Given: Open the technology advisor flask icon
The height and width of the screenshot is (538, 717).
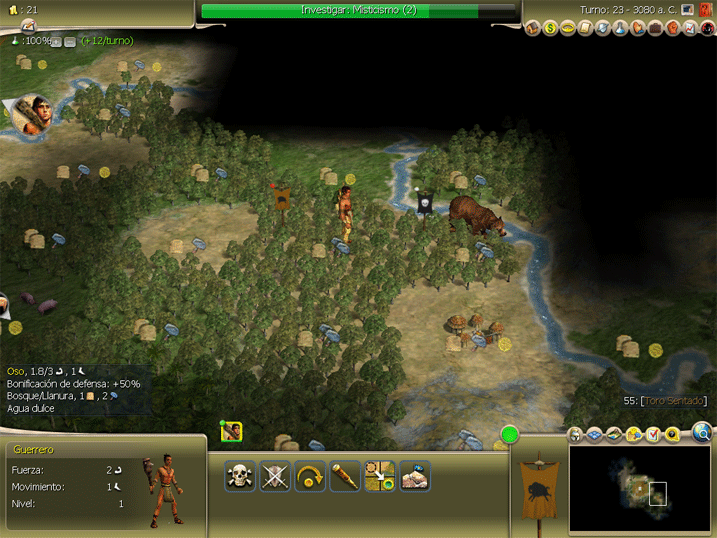Looking at the screenshot, I should (620, 28).
